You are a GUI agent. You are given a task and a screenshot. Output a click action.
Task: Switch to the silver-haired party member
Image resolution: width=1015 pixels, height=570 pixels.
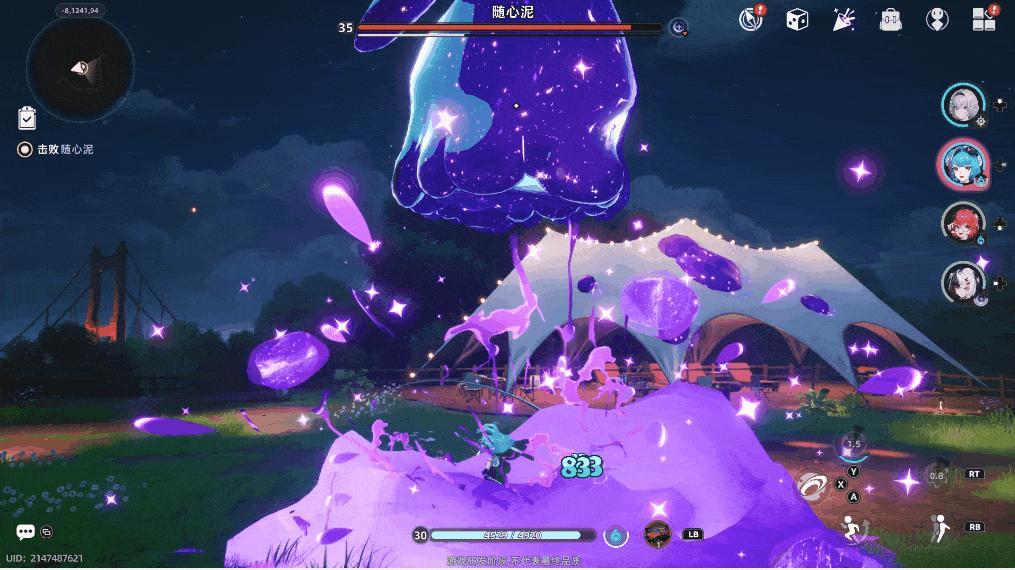(x=964, y=106)
